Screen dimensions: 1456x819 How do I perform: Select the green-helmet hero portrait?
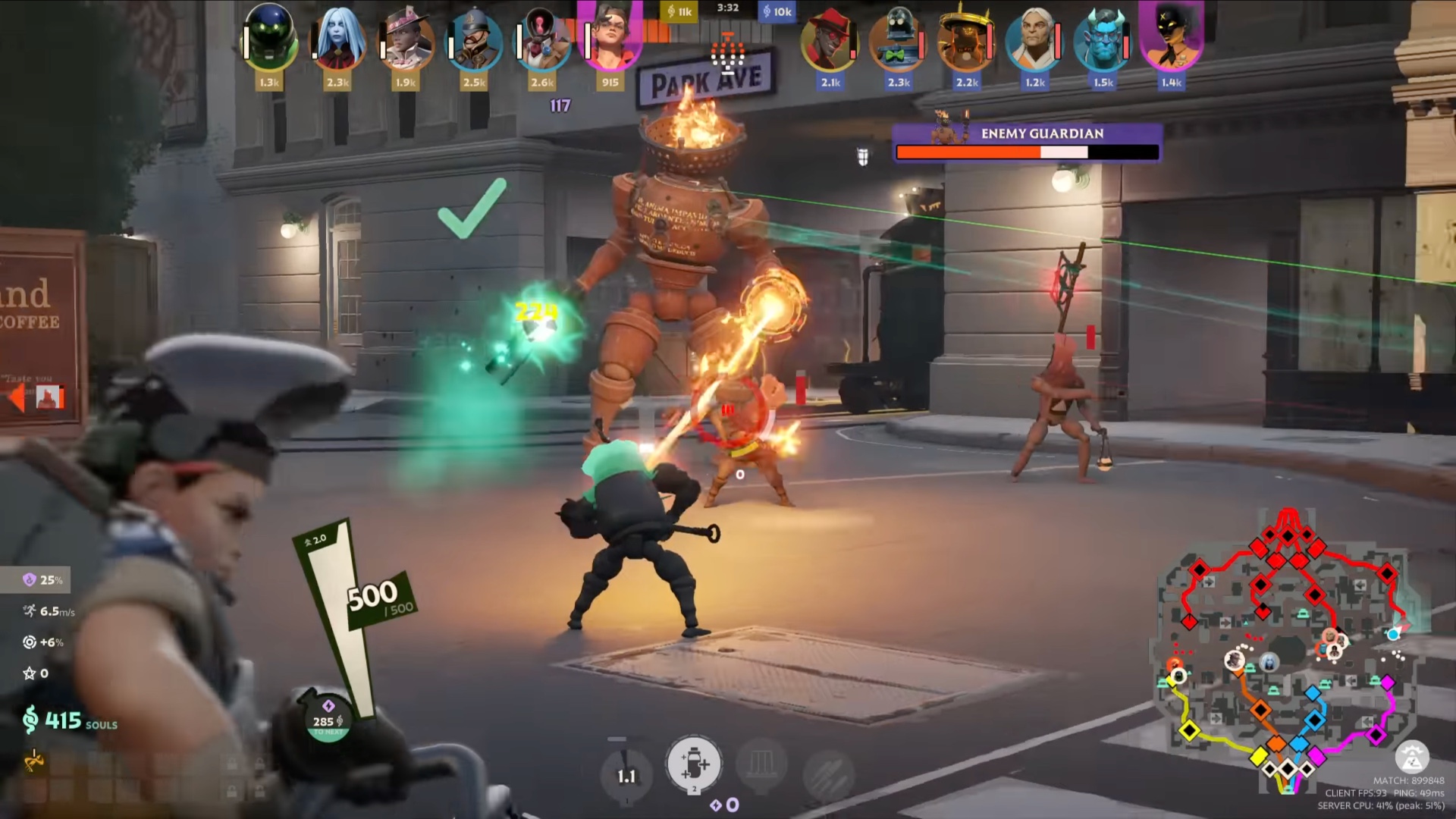tap(270, 39)
